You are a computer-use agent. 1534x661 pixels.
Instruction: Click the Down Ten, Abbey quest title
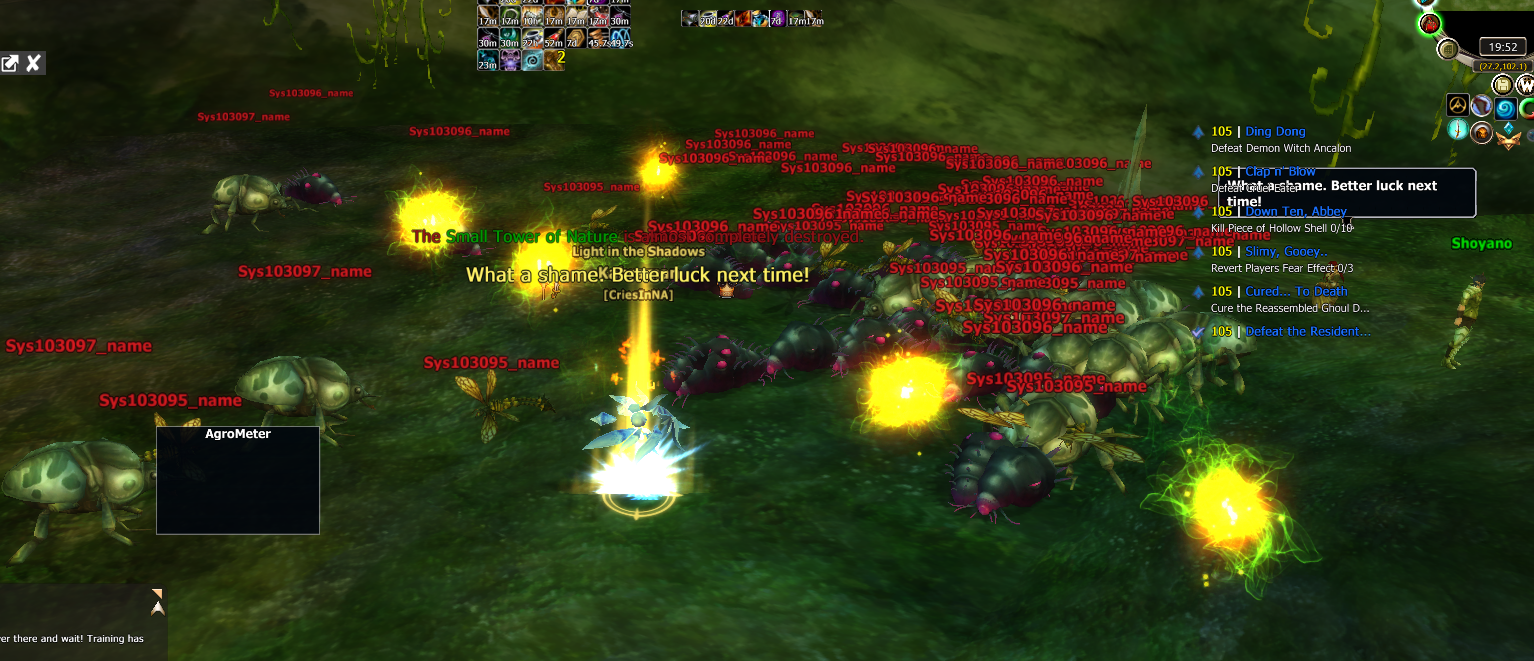tap(1295, 212)
